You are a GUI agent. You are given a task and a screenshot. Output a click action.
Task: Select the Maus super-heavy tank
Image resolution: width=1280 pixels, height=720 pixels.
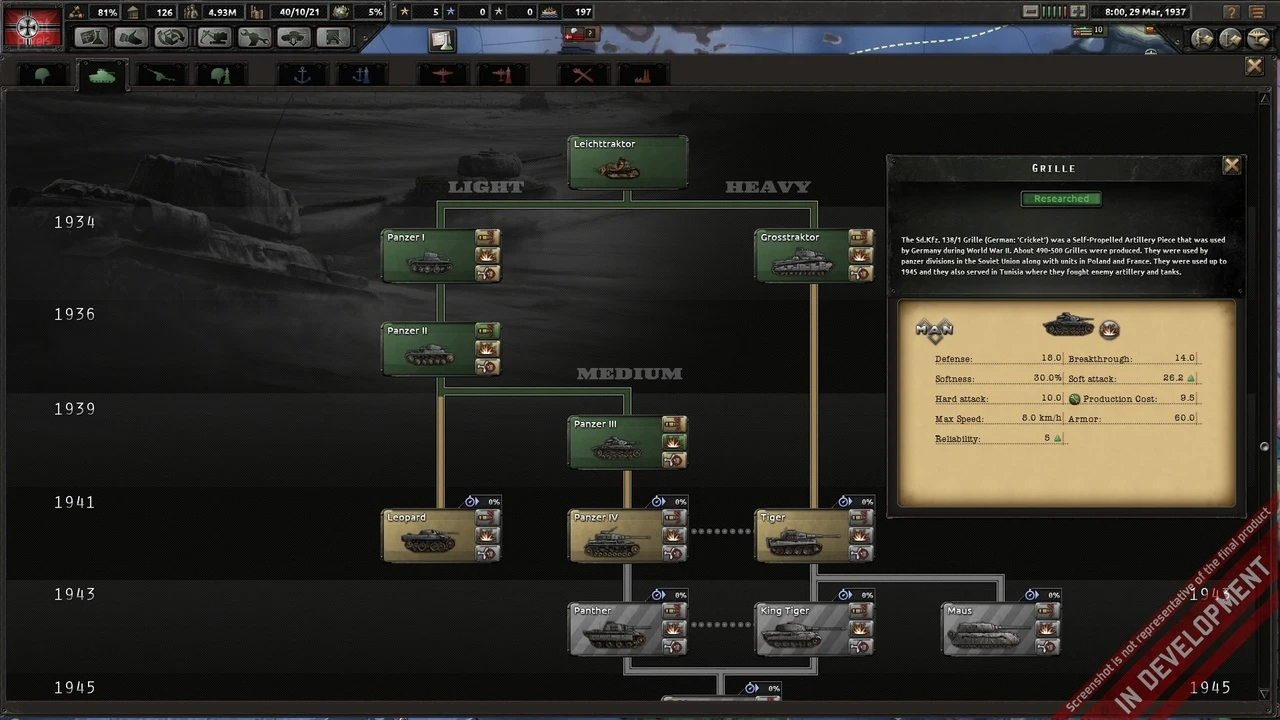[989, 630]
